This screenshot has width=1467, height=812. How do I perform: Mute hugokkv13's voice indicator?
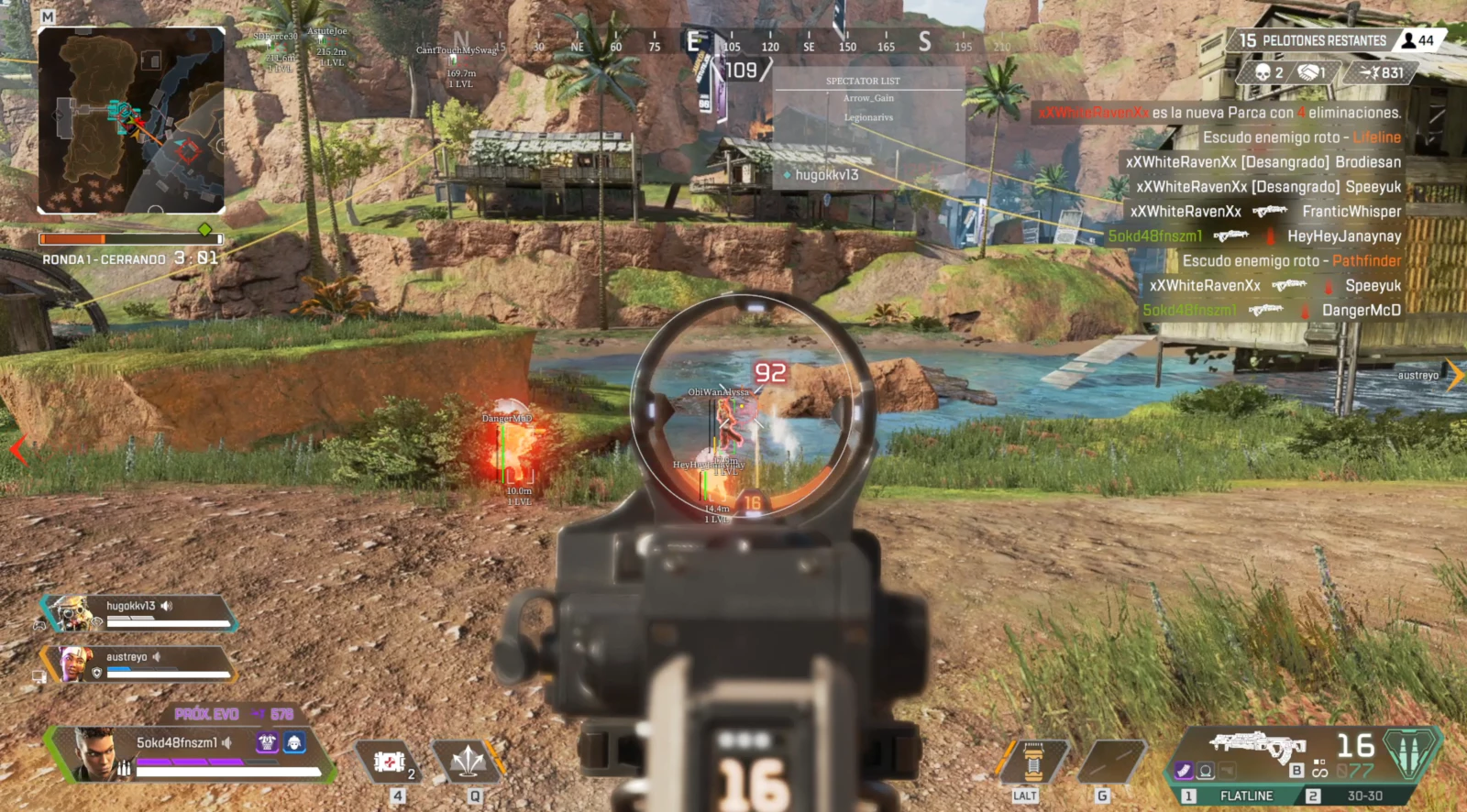(x=166, y=607)
